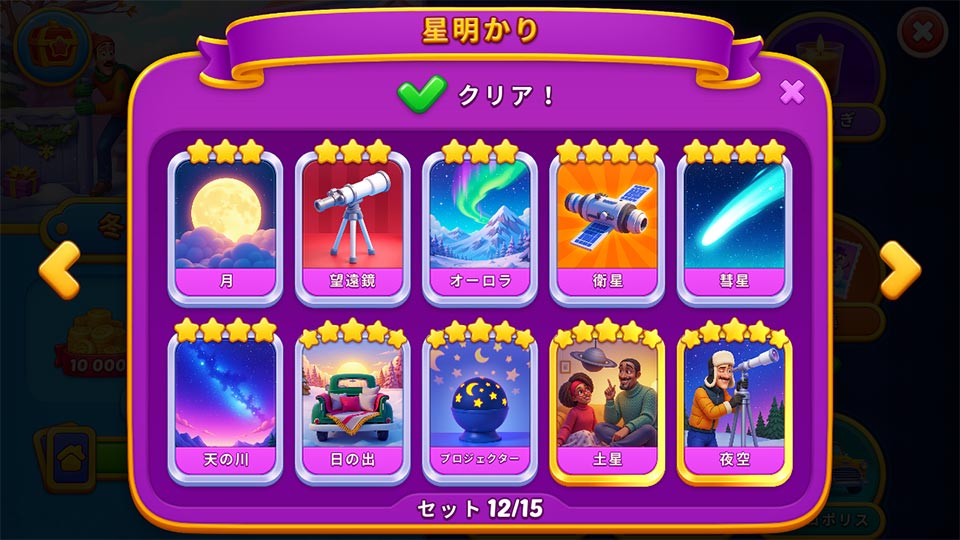Go to the previous card set
The width and height of the screenshot is (960, 540).
[x=58, y=270]
